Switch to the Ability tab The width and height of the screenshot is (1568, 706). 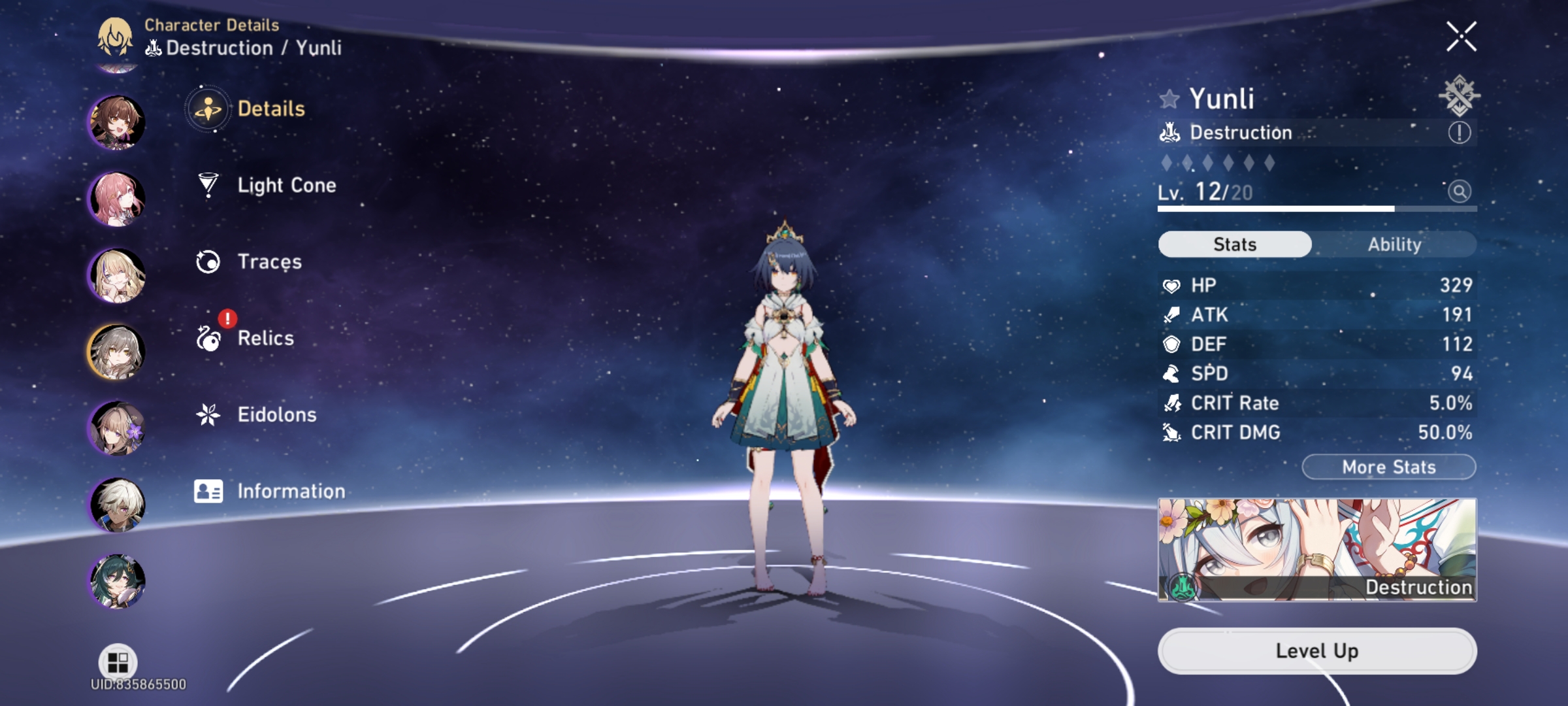click(x=1396, y=244)
